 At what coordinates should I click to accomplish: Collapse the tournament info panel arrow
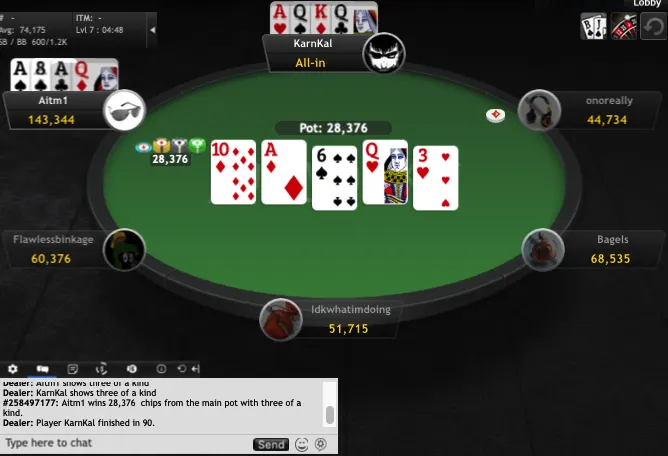pos(152,30)
